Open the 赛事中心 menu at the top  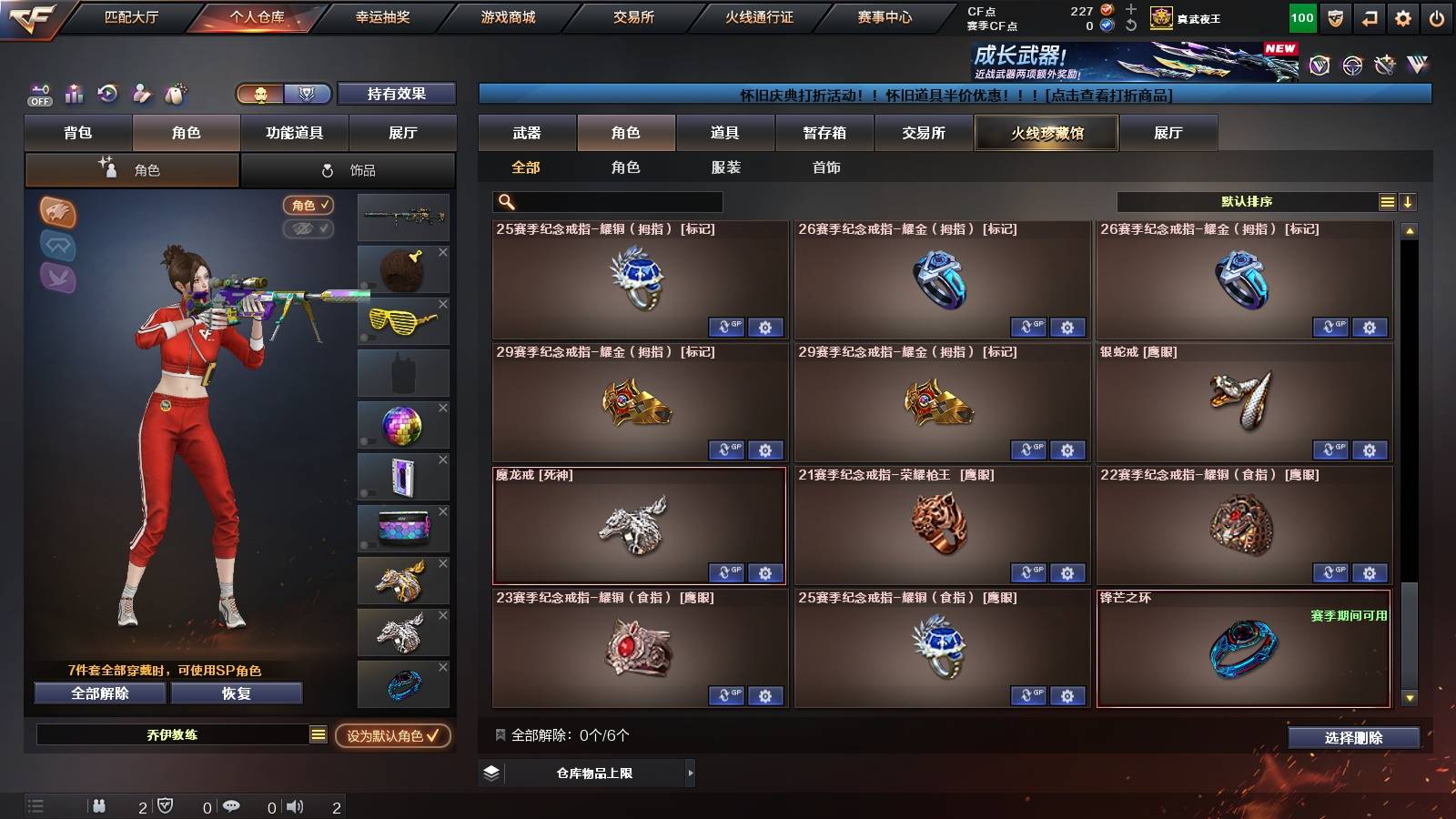886,15
